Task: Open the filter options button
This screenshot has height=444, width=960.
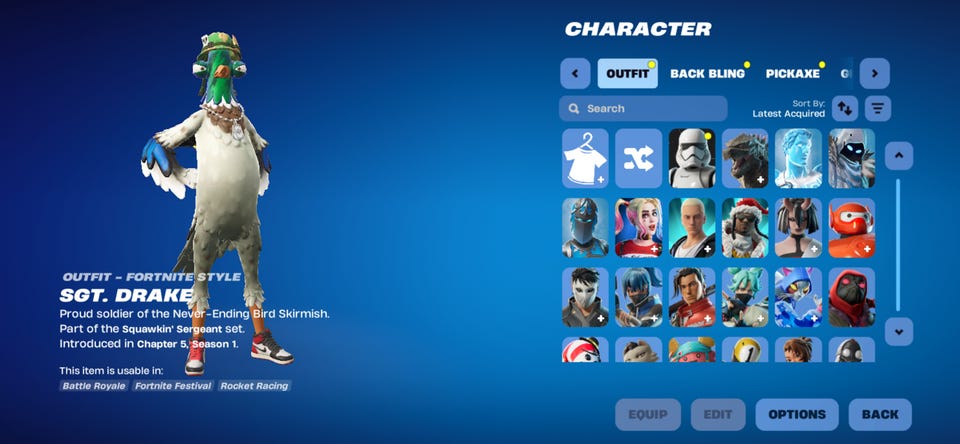Action: pyautogui.click(x=878, y=108)
